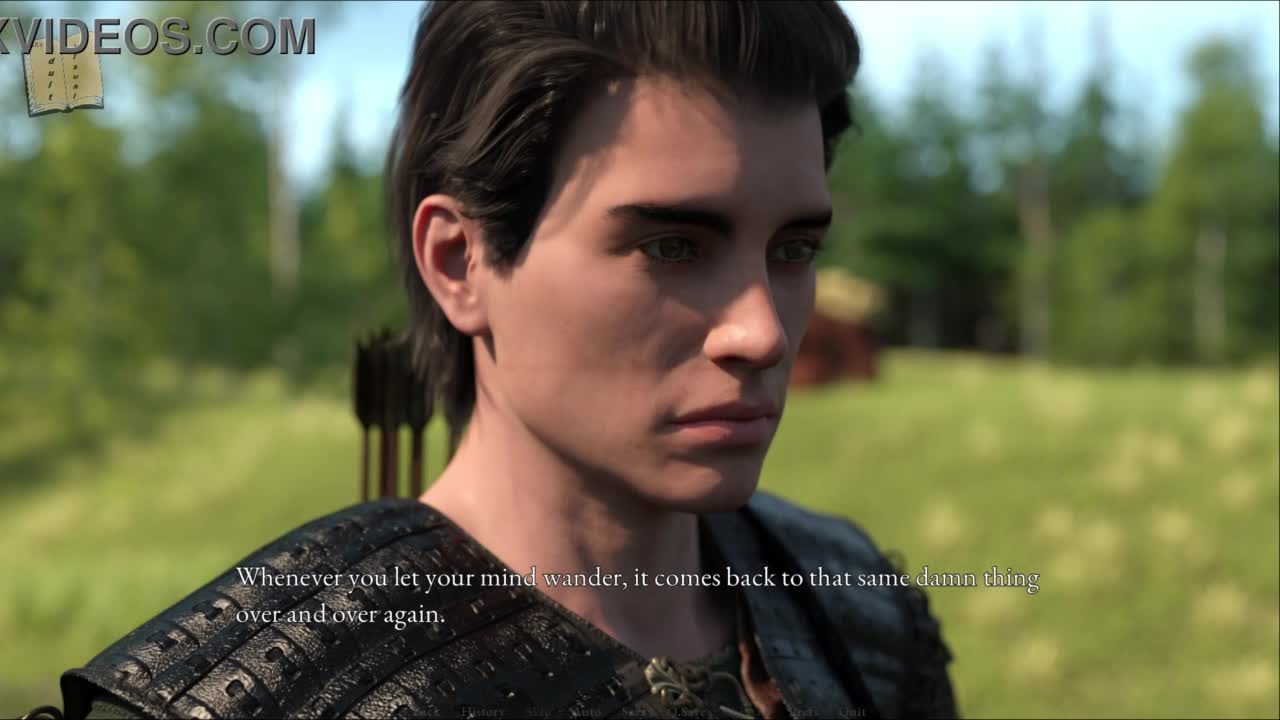The width and height of the screenshot is (1280, 720).
Task: Quick save with Q.Save
Action: [x=690, y=712]
